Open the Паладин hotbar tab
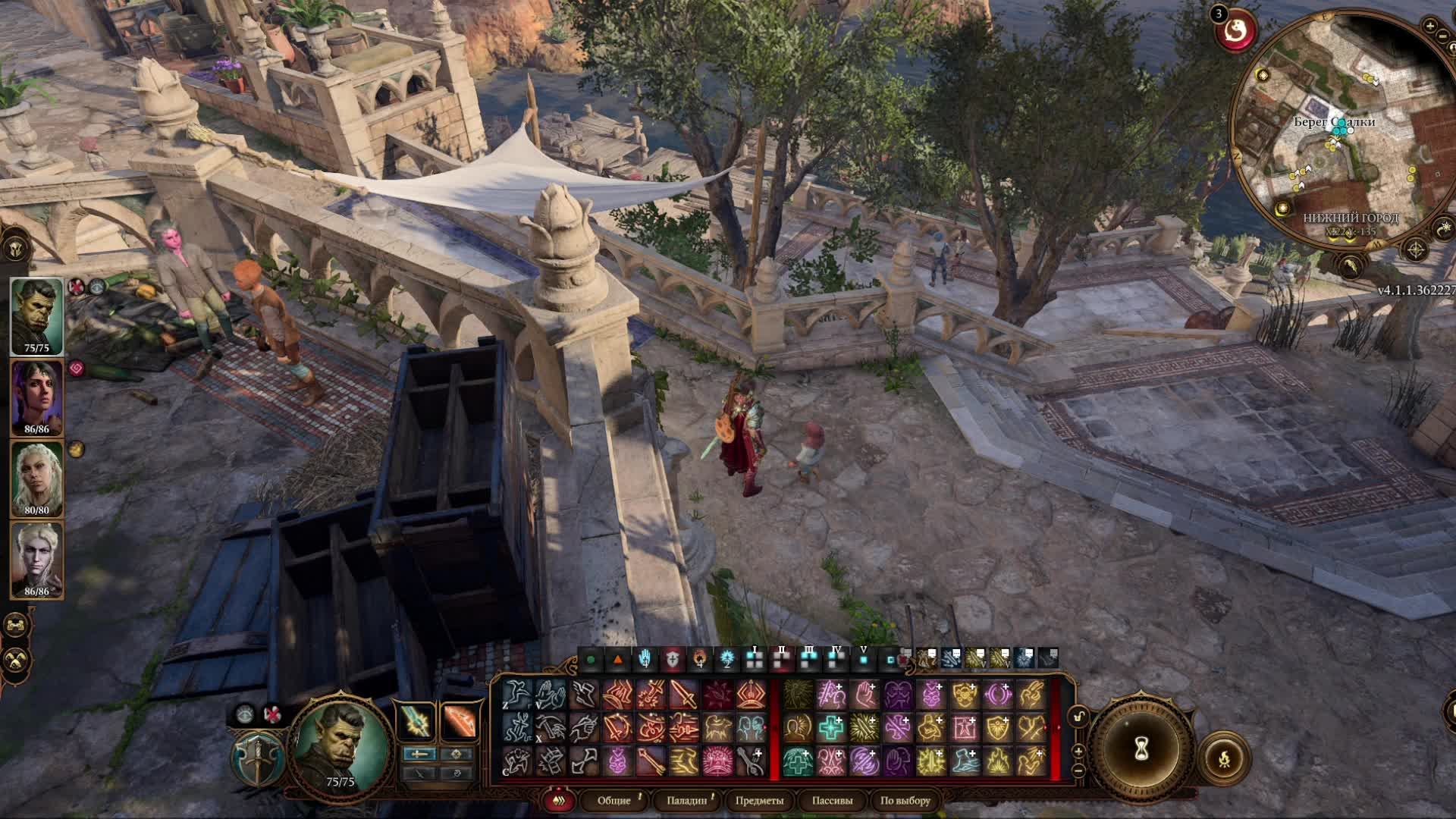The width and height of the screenshot is (1456, 819). [x=686, y=801]
